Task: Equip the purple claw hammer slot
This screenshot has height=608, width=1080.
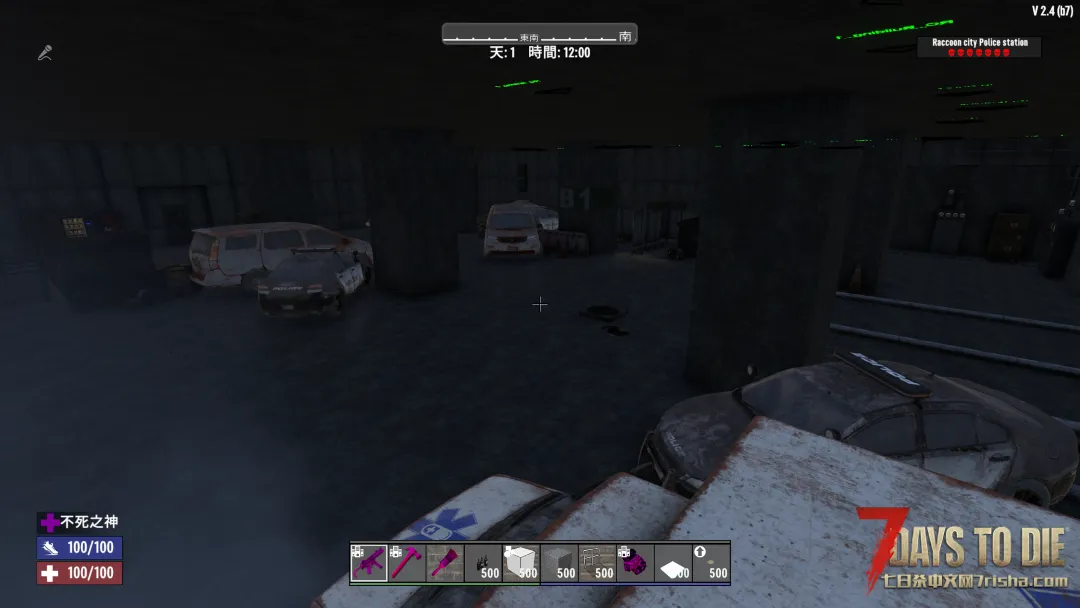Action: tap(407, 563)
